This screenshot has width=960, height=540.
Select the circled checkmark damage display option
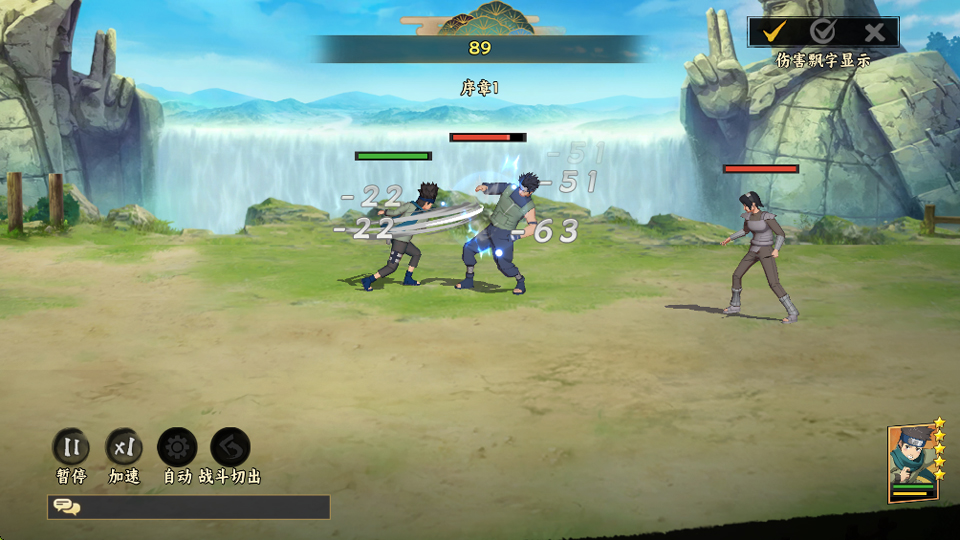tap(823, 32)
